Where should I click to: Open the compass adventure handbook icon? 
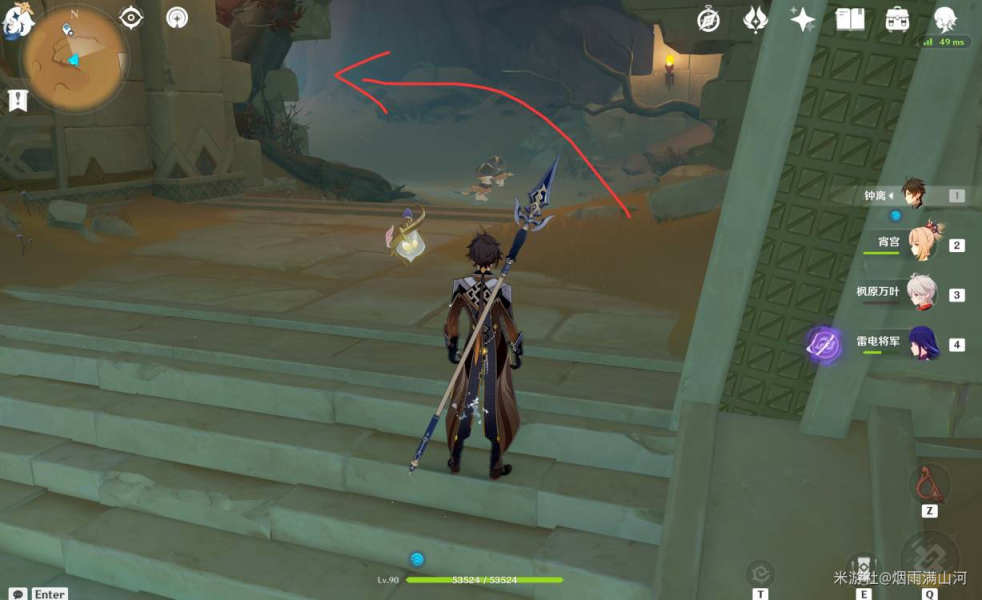point(709,20)
